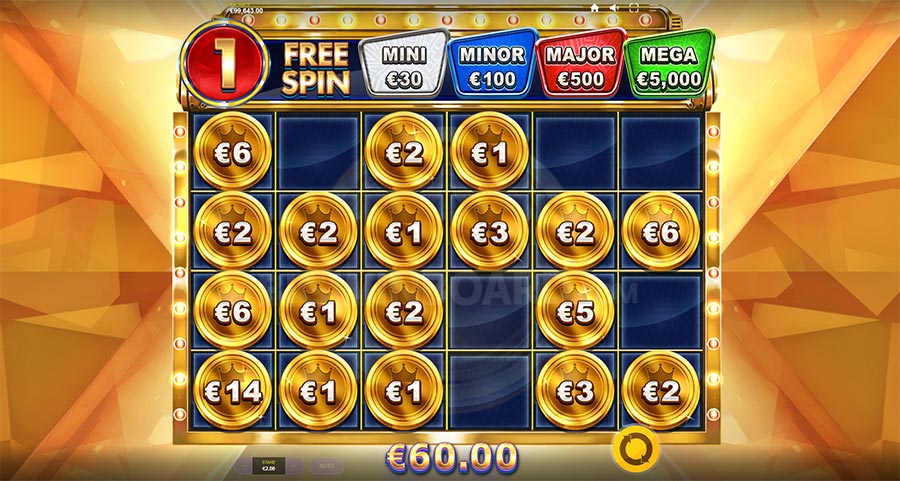Click the yellow spin button

click(631, 450)
